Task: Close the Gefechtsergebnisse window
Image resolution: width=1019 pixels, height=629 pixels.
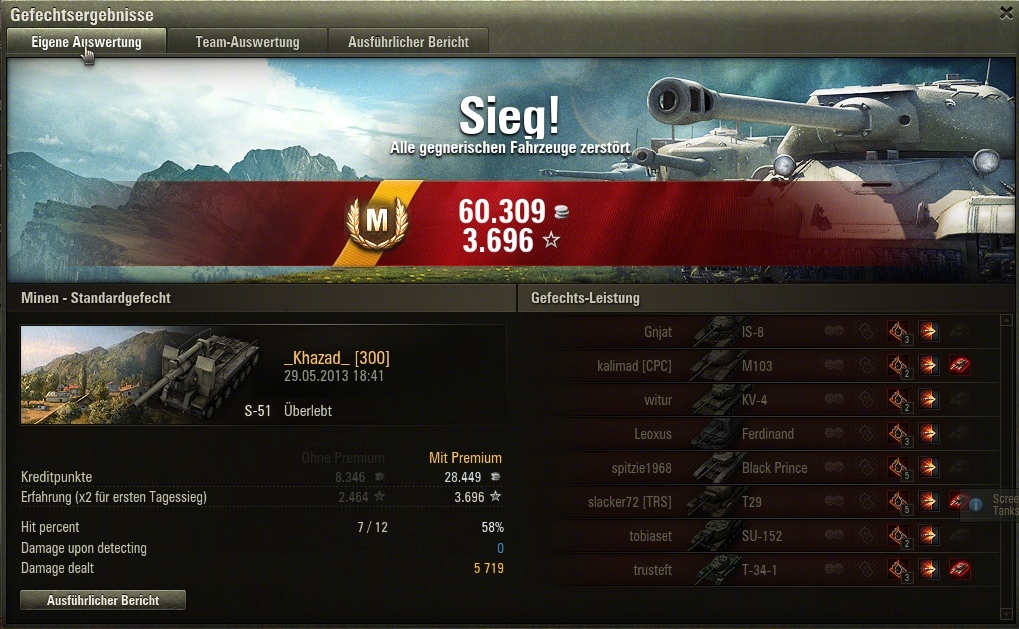Action: coord(1006,12)
